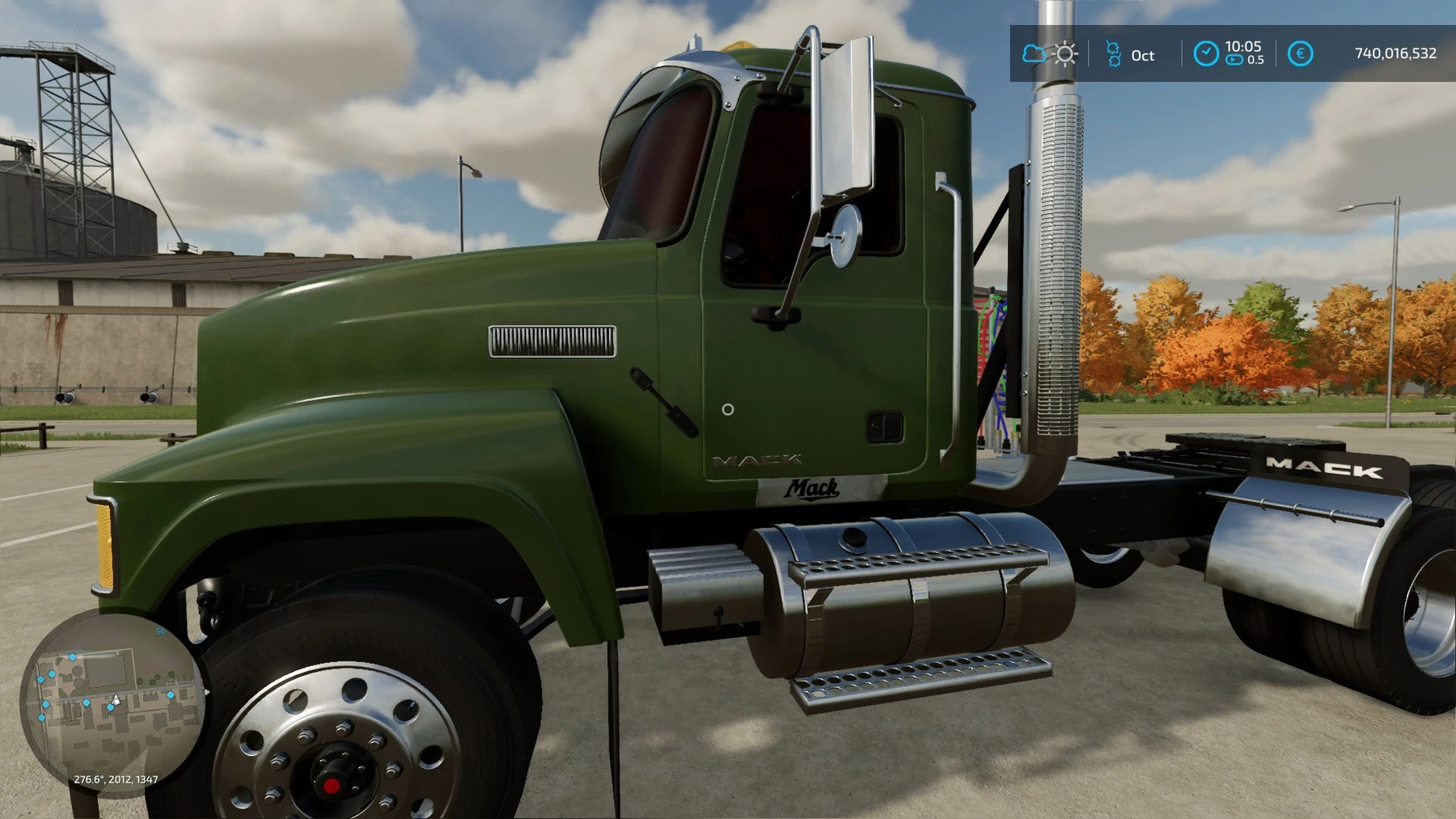
Task: Open the circular minimap
Action: click(x=112, y=702)
